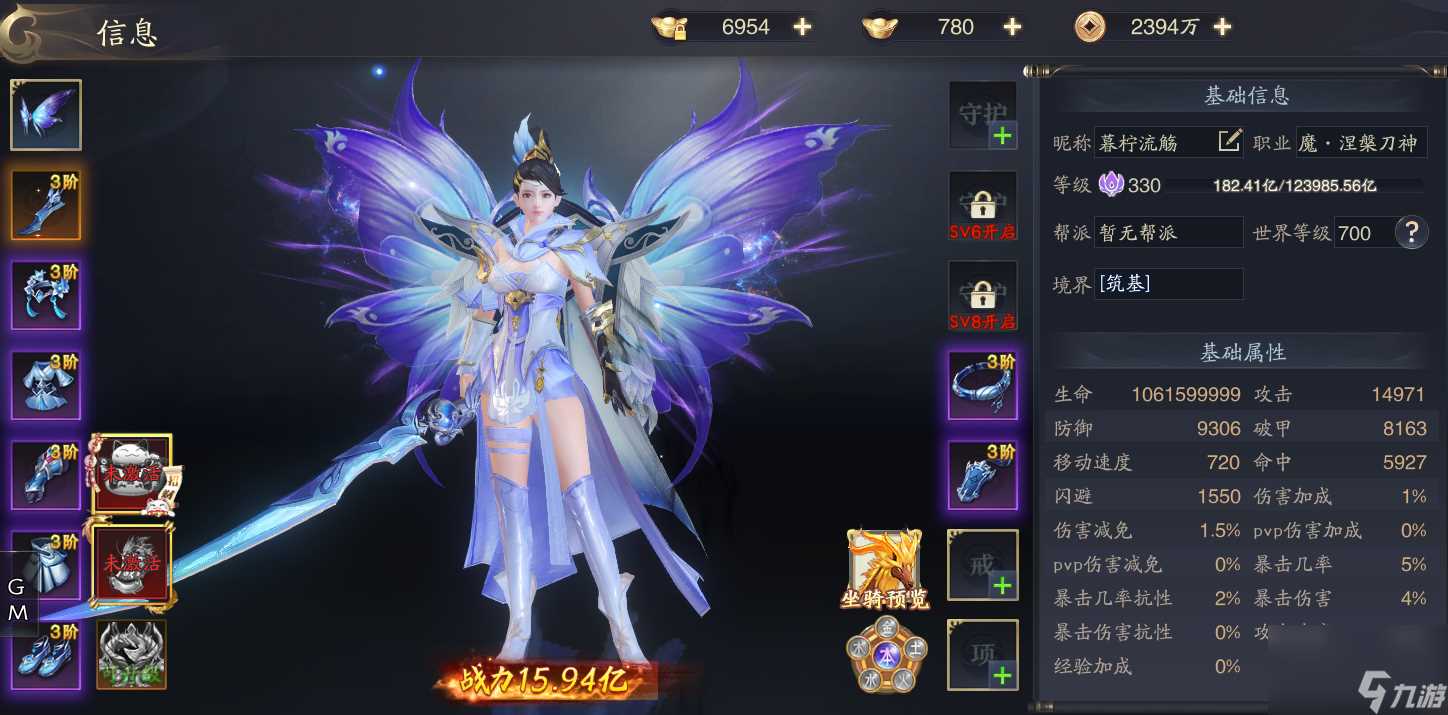Add more locked gold ingots

802,28
